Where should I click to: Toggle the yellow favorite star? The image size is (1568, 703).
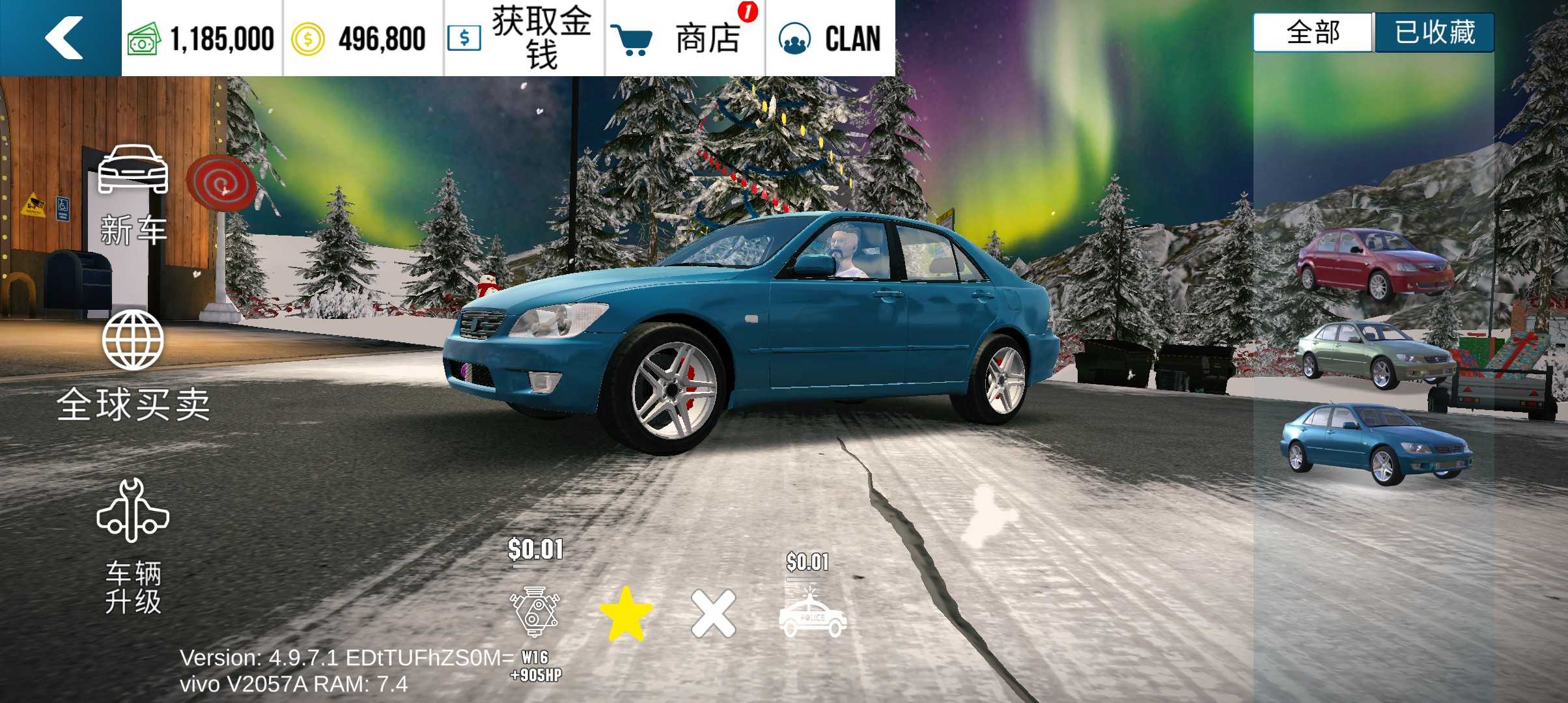[625, 613]
